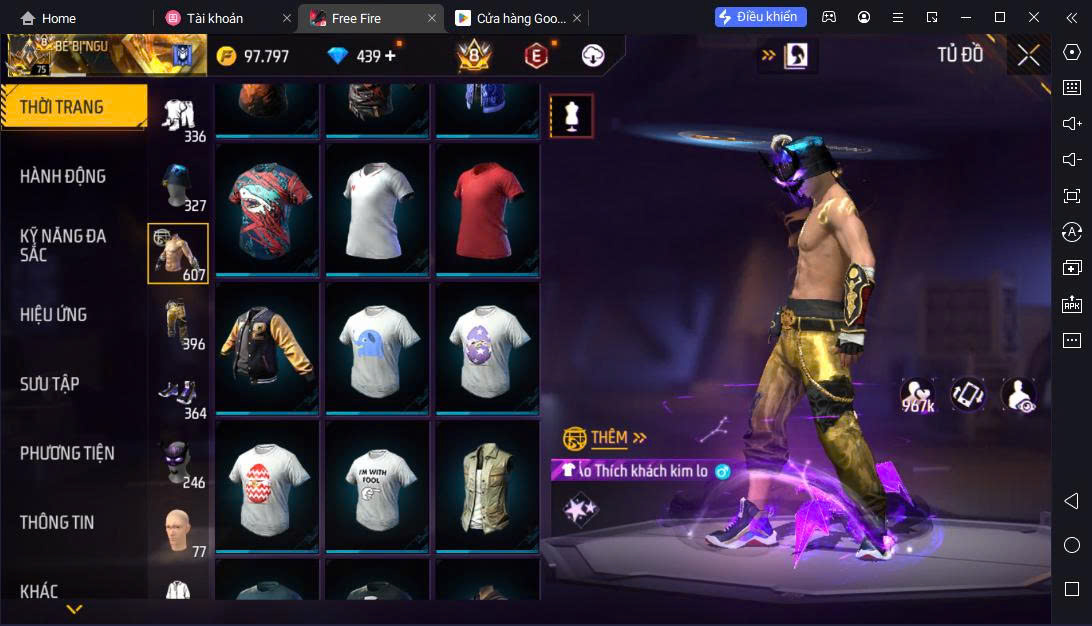Add diamonds with the plus button
This screenshot has height=626, width=1092.
[x=390, y=56]
